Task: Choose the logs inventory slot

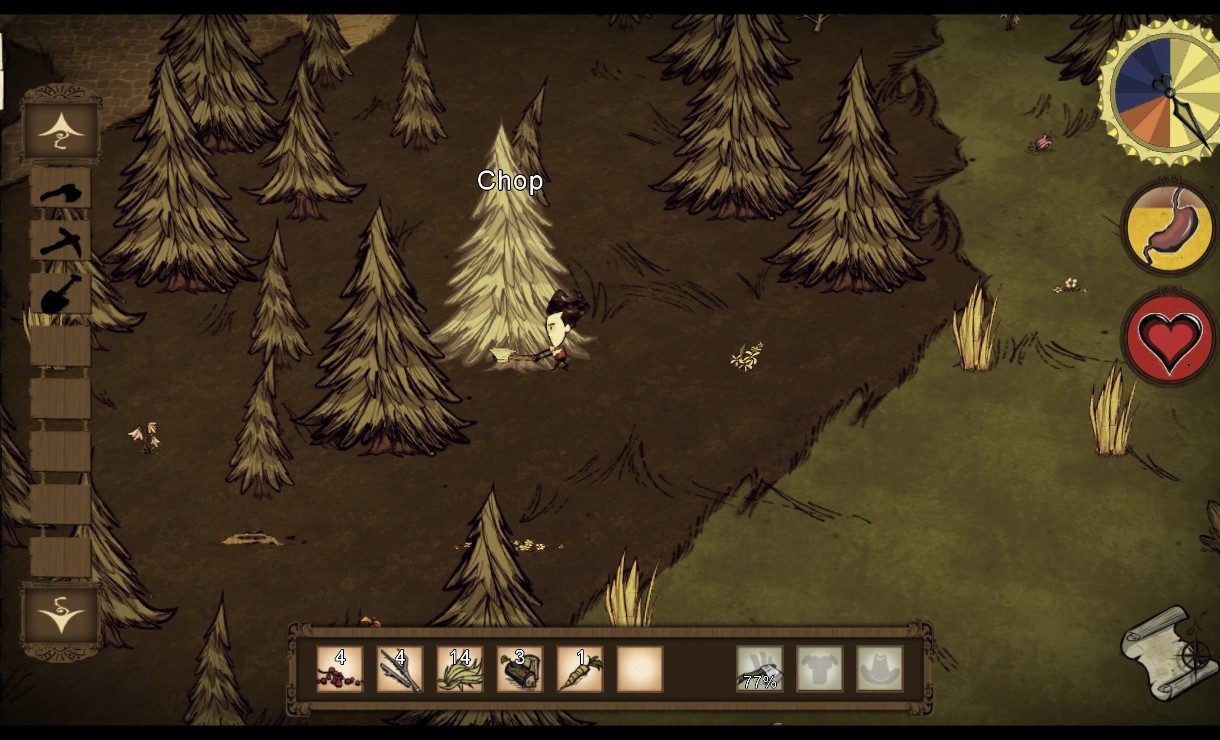Action: (x=519, y=669)
